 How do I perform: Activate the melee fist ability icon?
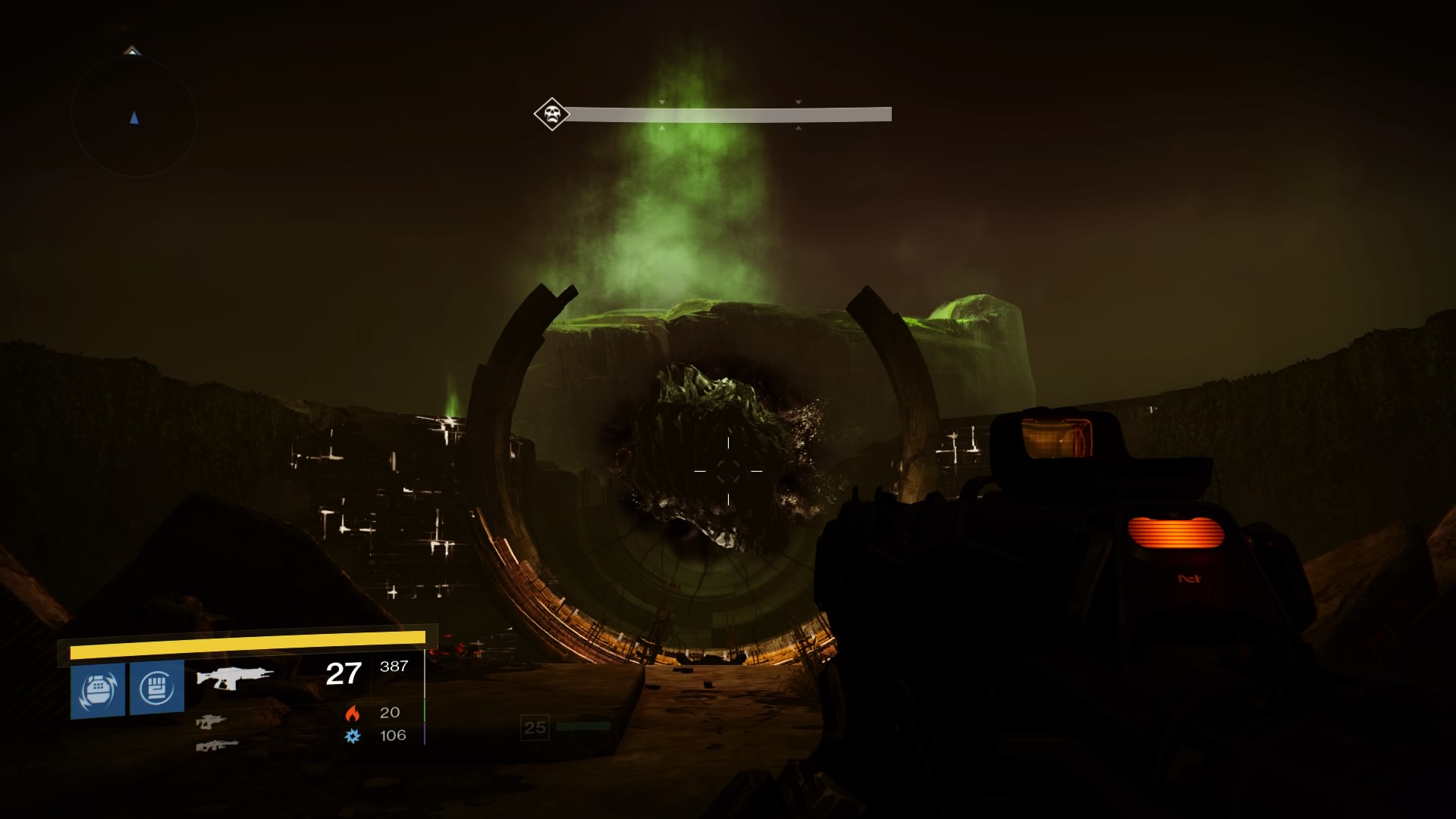click(x=157, y=687)
